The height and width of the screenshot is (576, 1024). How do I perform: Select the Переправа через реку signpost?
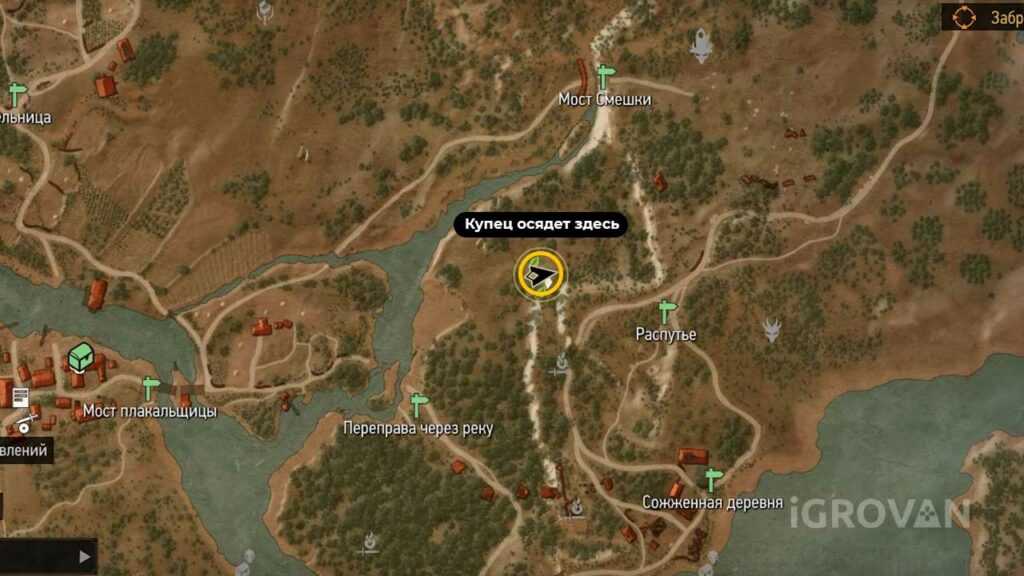pos(418,405)
